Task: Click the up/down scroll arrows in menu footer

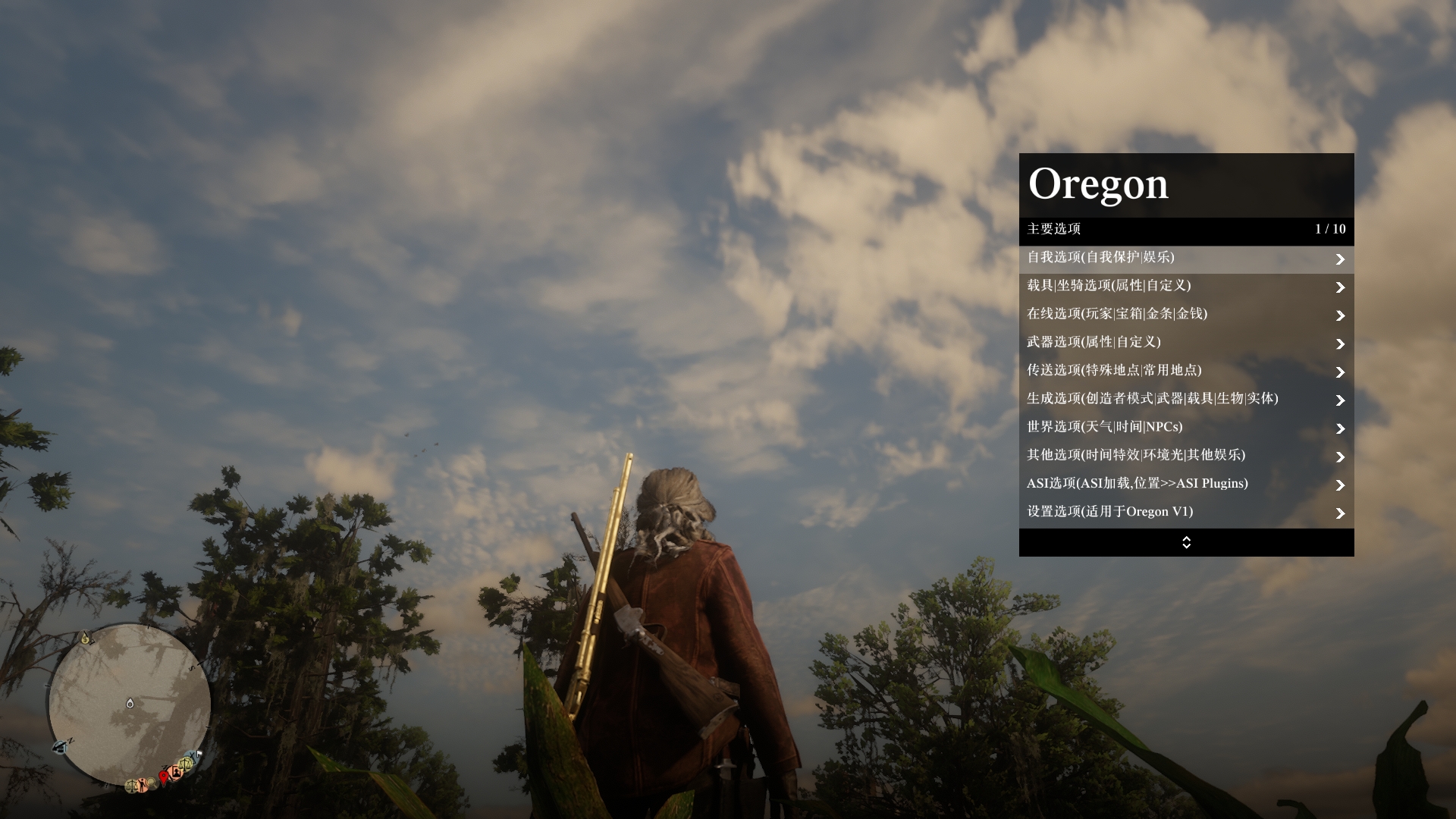Action: [x=1186, y=542]
